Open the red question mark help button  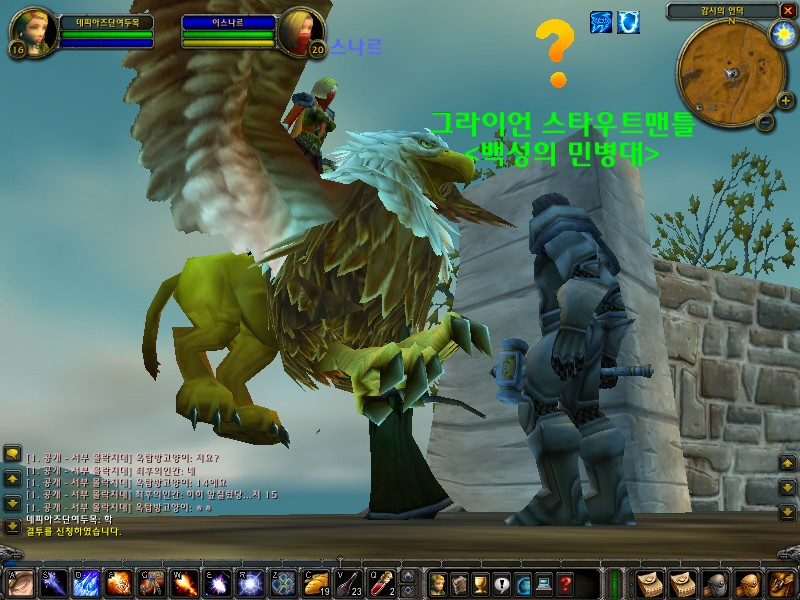pos(565,584)
